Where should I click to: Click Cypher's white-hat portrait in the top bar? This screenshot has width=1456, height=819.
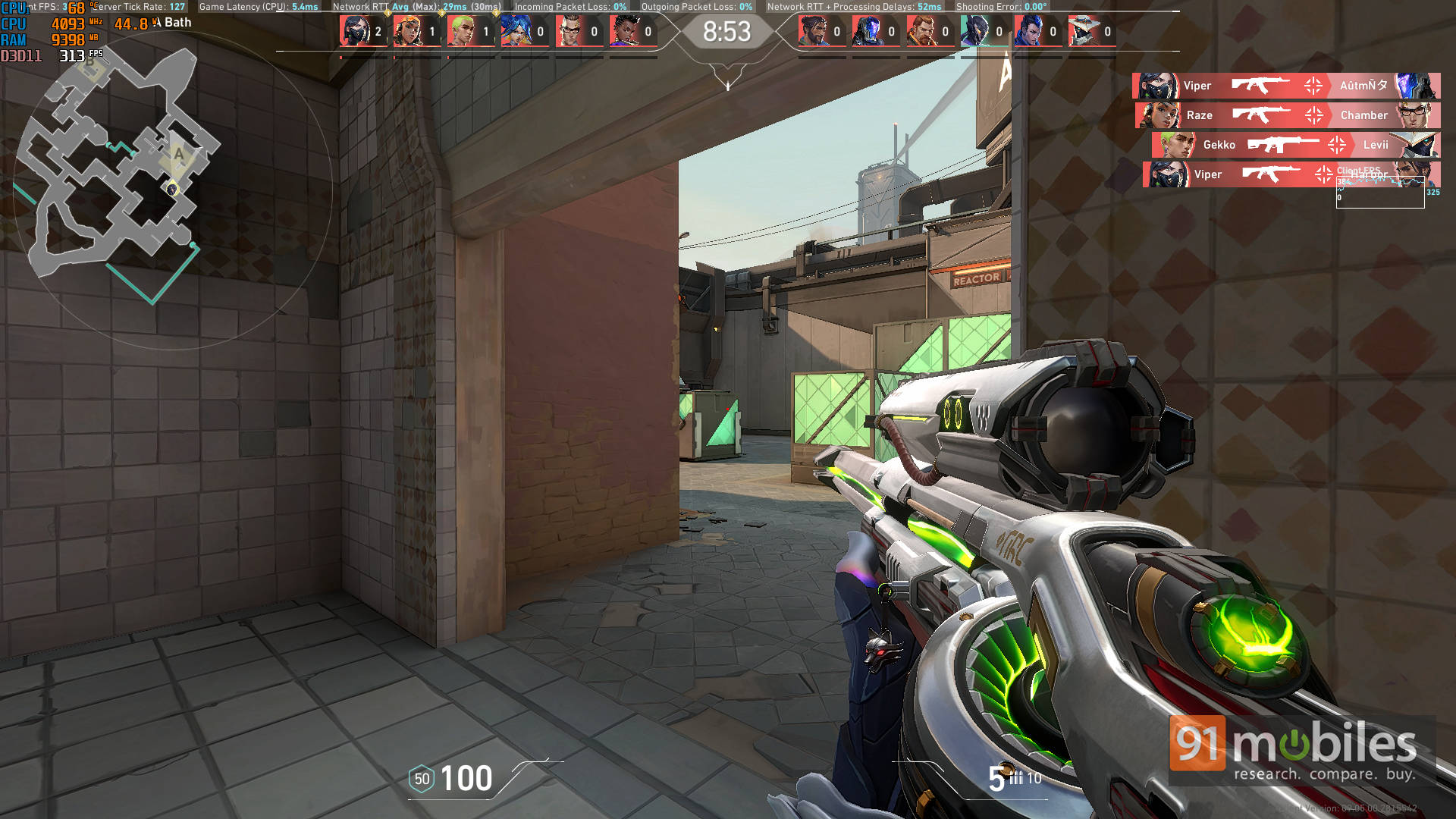tap(1084, 32)
